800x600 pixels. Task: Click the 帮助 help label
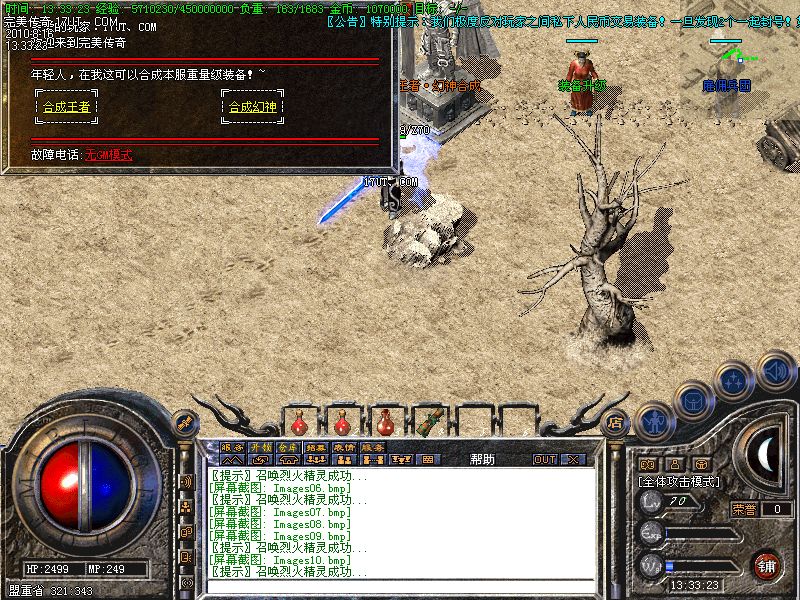(482, 460)
